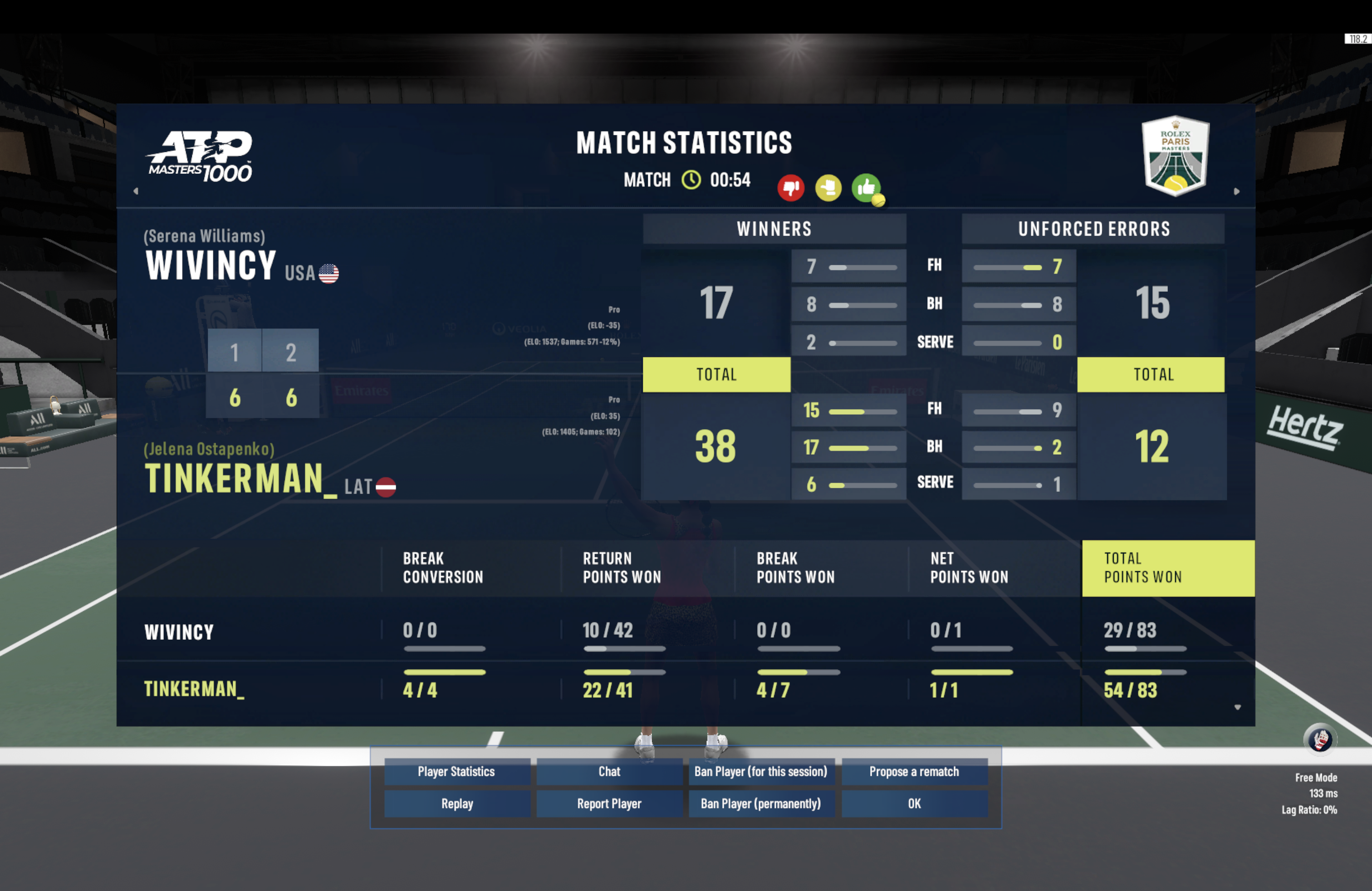Propose a rematch
The width and height of the screenshot is (1372, 891).
[x=914, y=772]
